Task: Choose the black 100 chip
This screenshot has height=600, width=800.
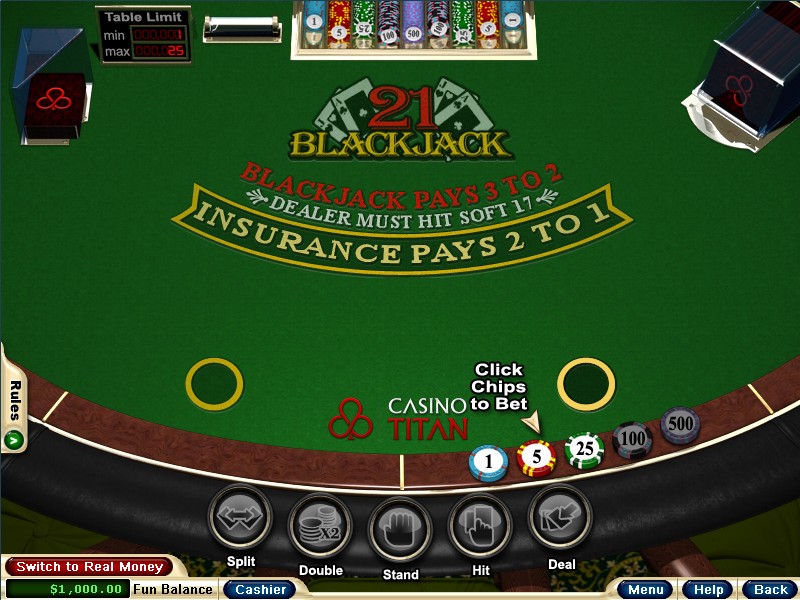Action: pyautogui.click(x=633, y=438)
